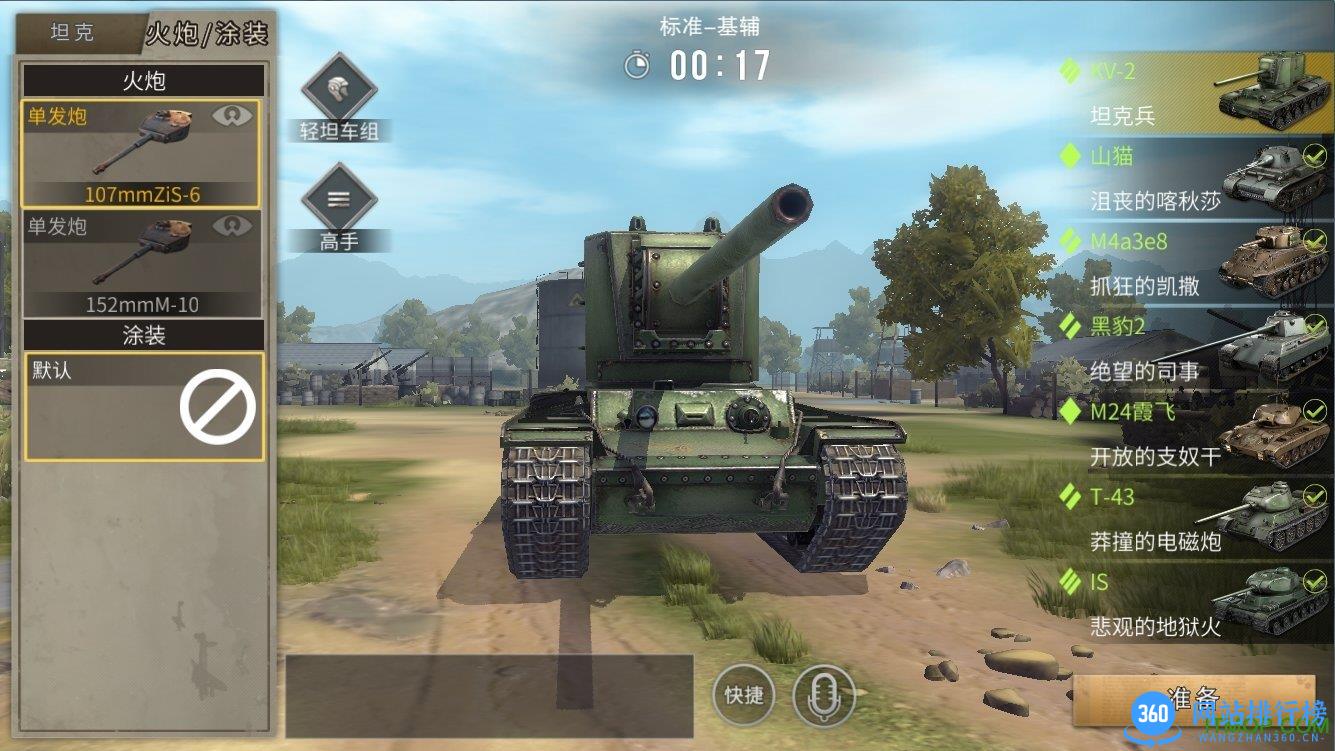Choose the IS teammate row
Image resolution: width=1335 pixels, height=751 pixels.
[x=1195, y=603]
